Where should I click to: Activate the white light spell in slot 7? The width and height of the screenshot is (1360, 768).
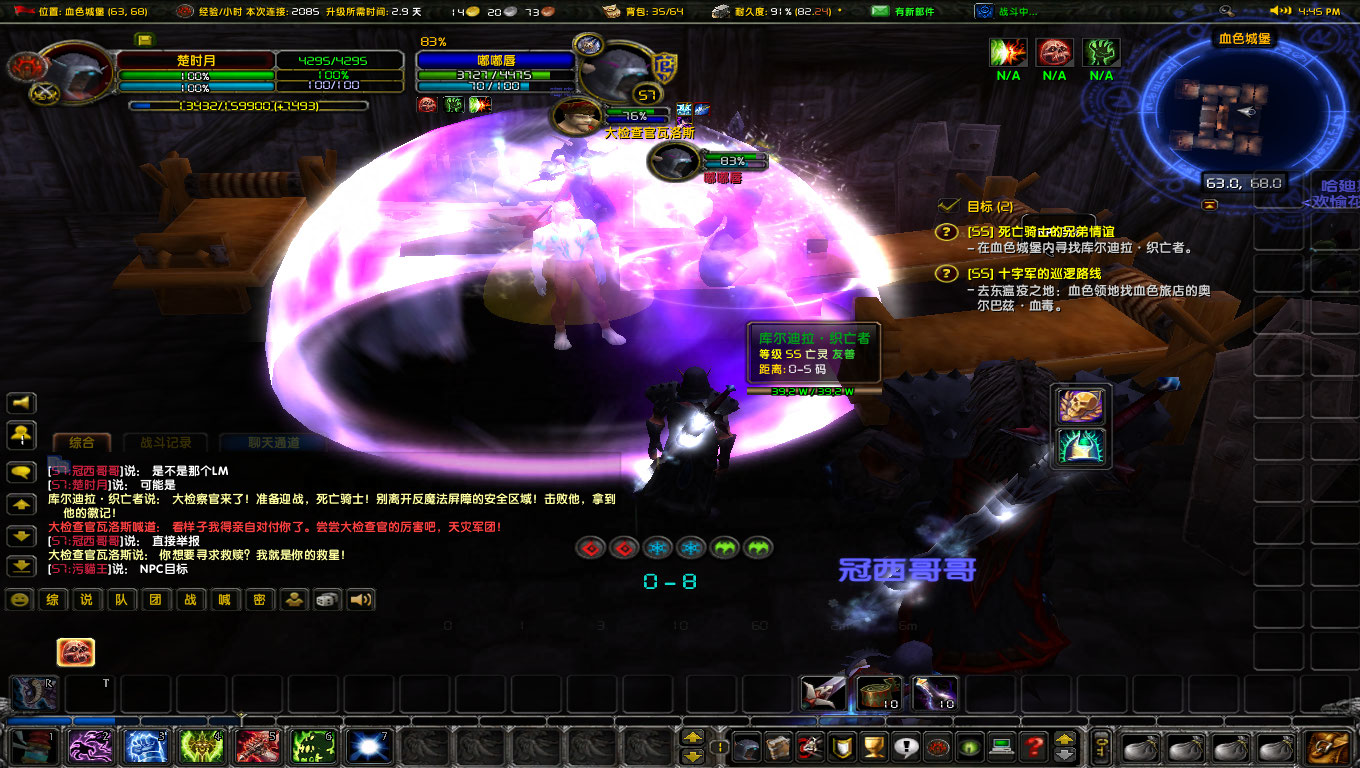[x=368, y=744]
